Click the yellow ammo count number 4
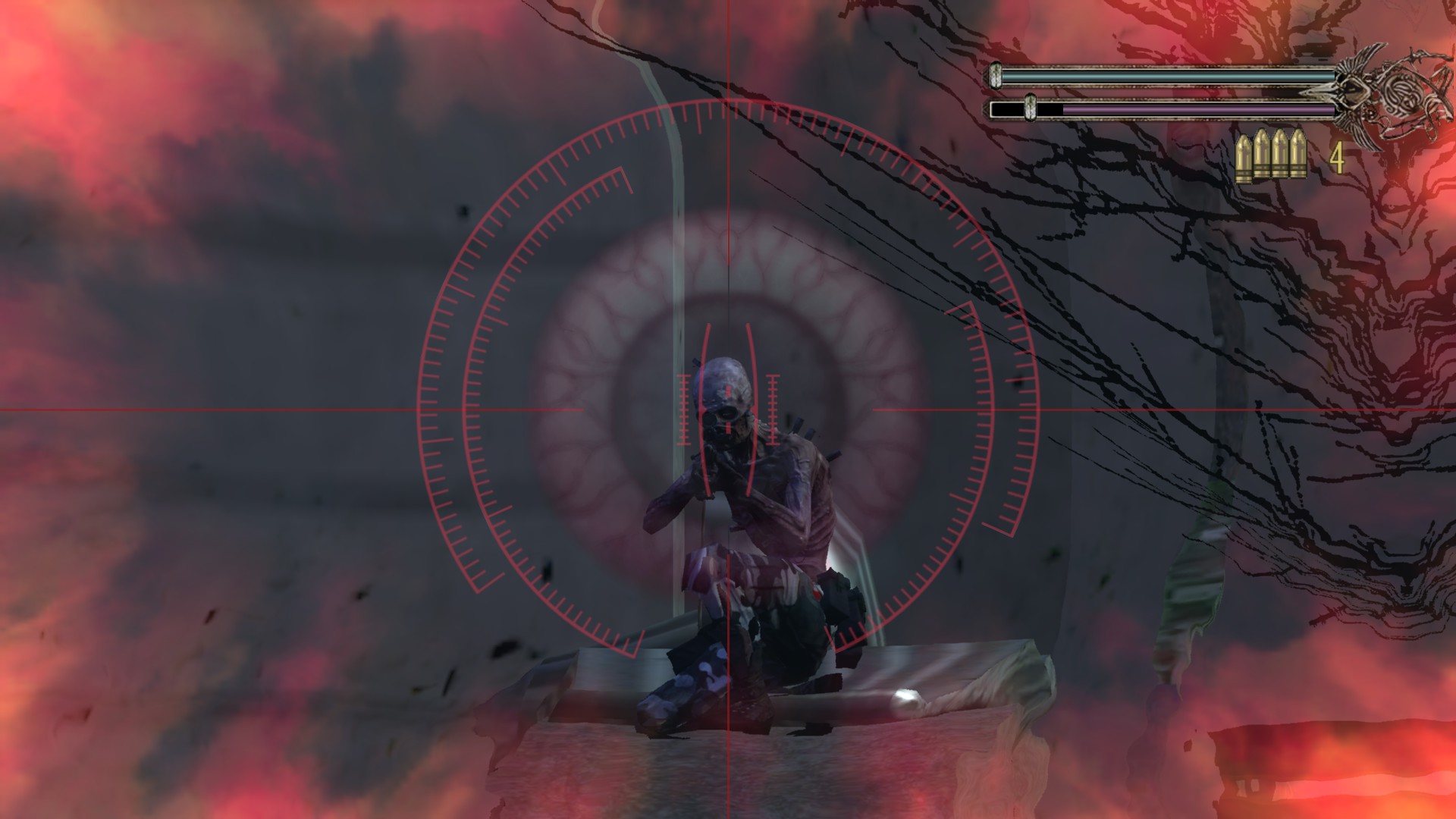This screenshot has width=1456, height=819. (1337, 157)
